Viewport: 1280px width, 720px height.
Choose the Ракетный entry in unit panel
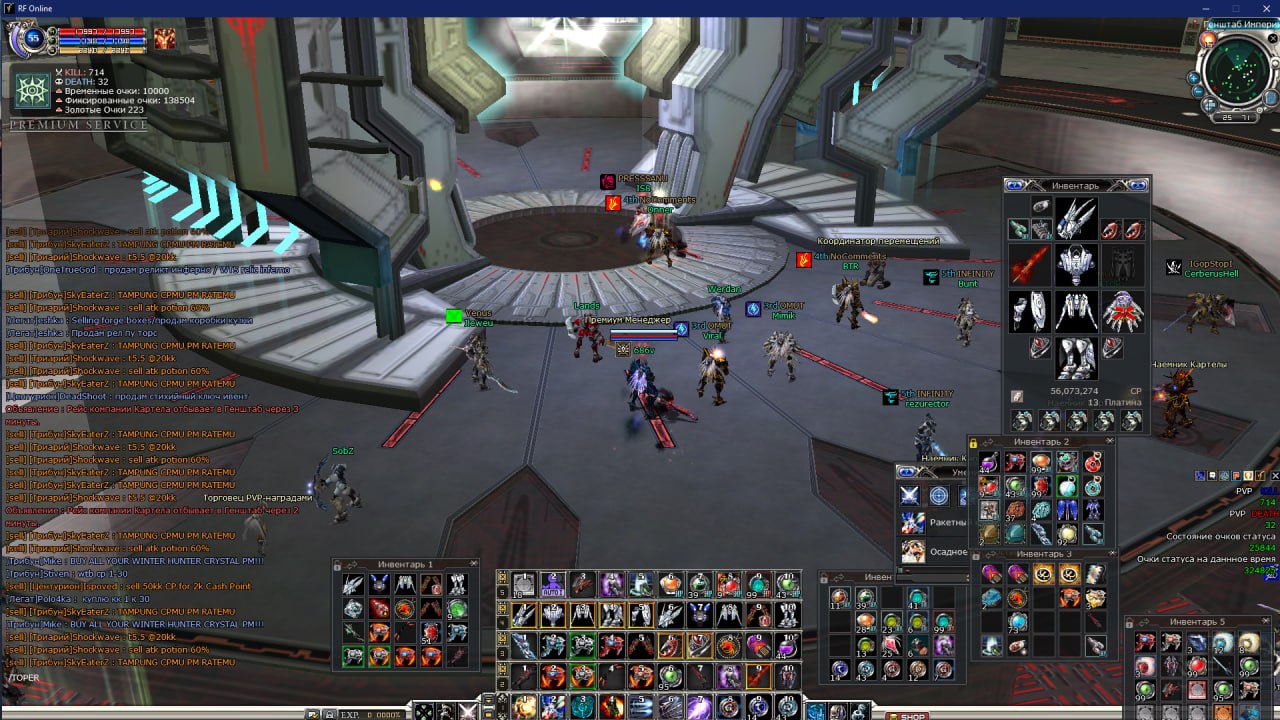point(912,522)
